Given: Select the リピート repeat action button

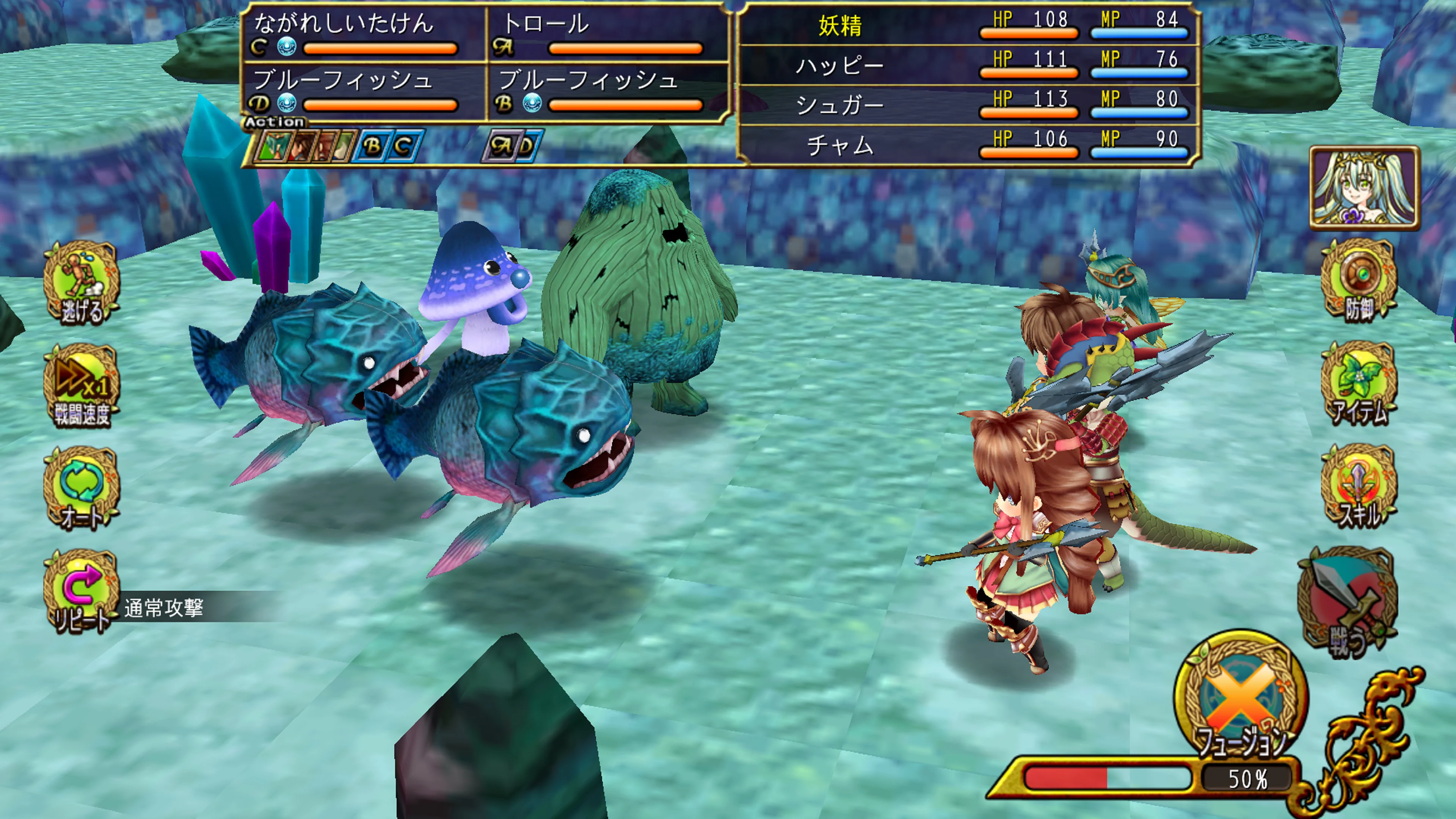Looking at the screenshot, I should point(82,591).
